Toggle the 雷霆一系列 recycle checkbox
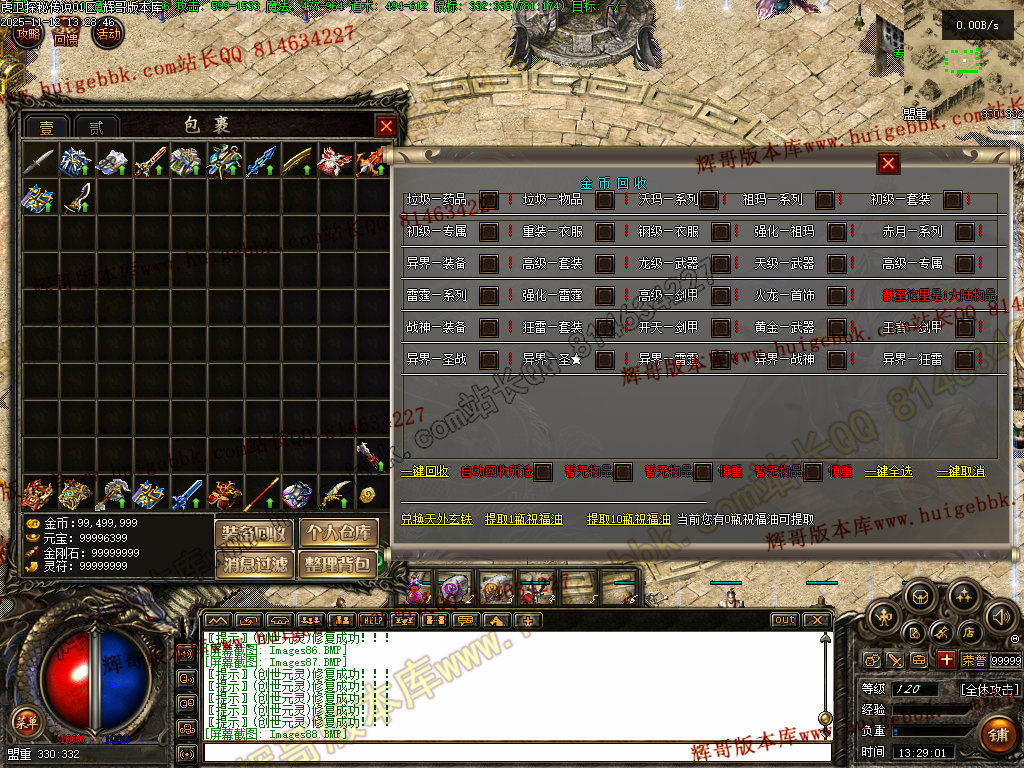1024x768 pixels. (489, 296)
